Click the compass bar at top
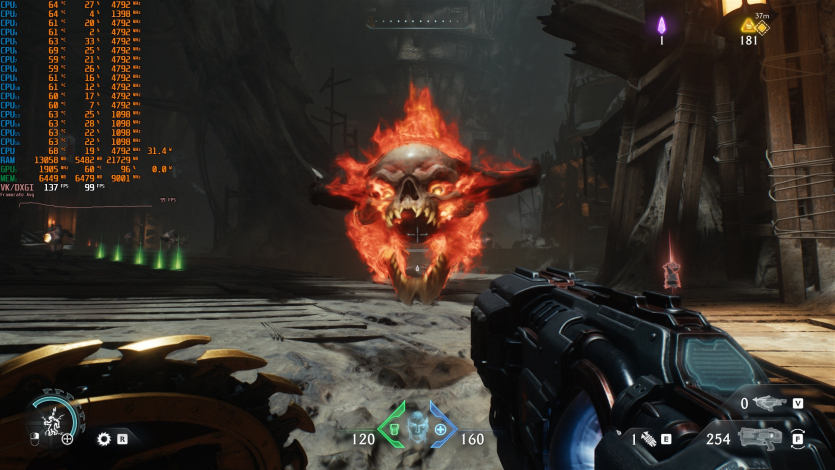 [416, 20]
